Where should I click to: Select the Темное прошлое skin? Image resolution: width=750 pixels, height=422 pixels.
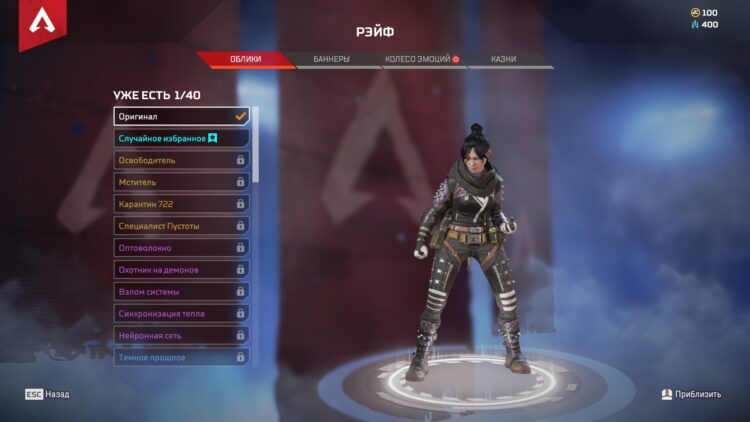tap(181, 357)
